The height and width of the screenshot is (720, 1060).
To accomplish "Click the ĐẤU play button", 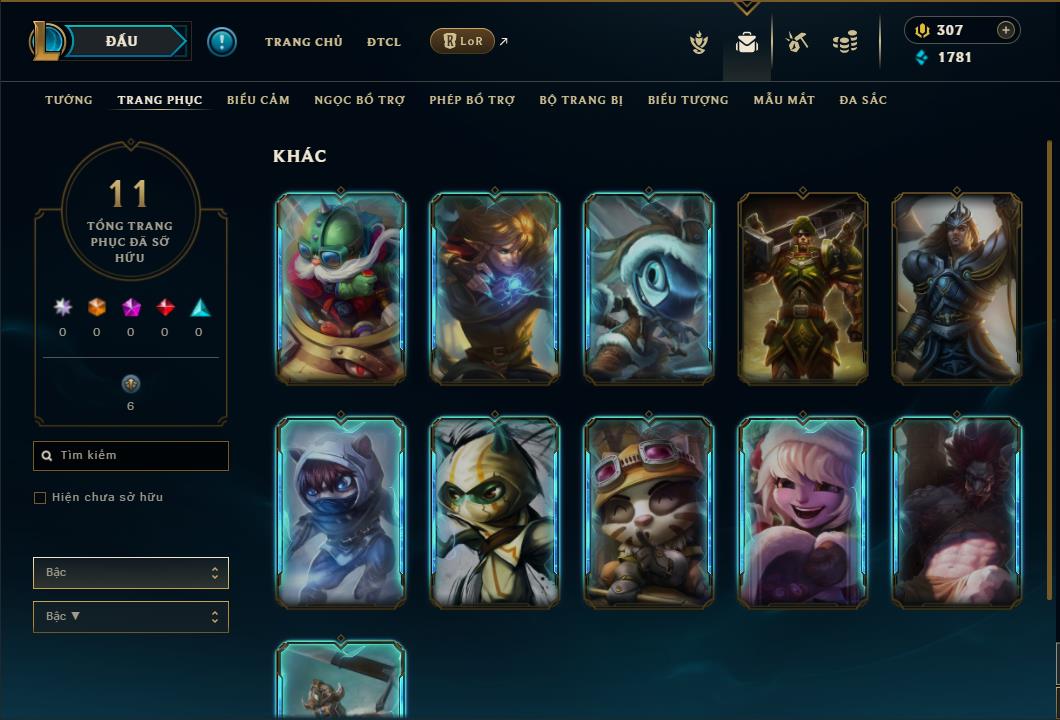I will [x=121, y=41].
